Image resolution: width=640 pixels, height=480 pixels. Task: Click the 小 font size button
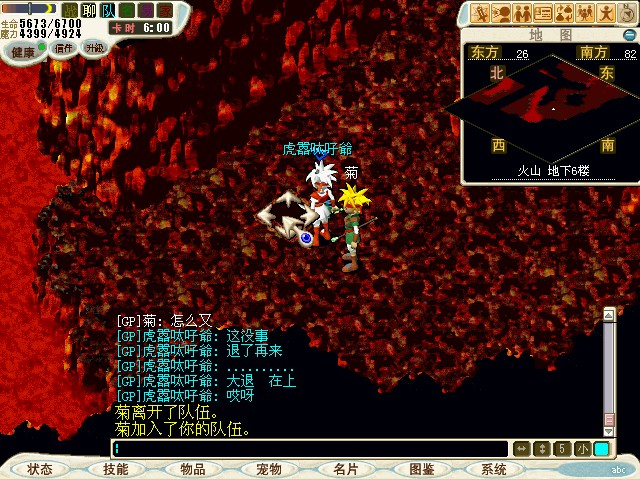coord(582,449)
